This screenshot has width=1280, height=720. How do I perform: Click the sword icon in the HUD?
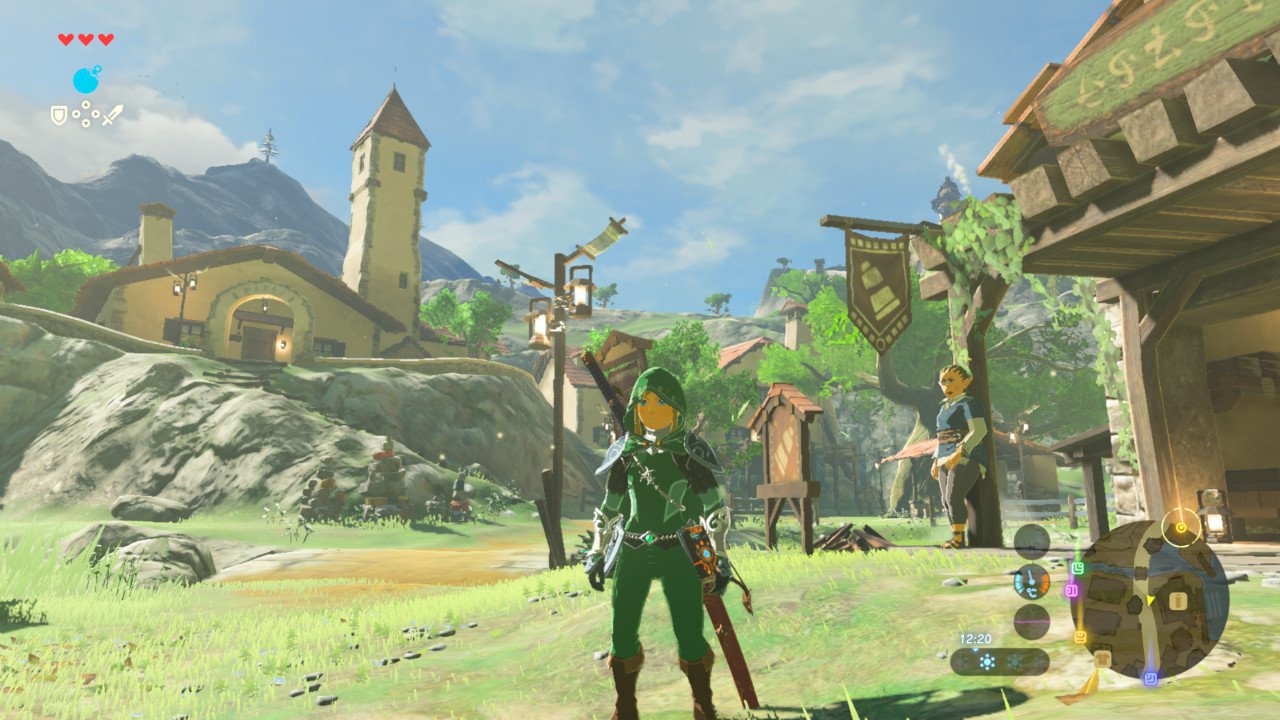click(x=113, y=115)
